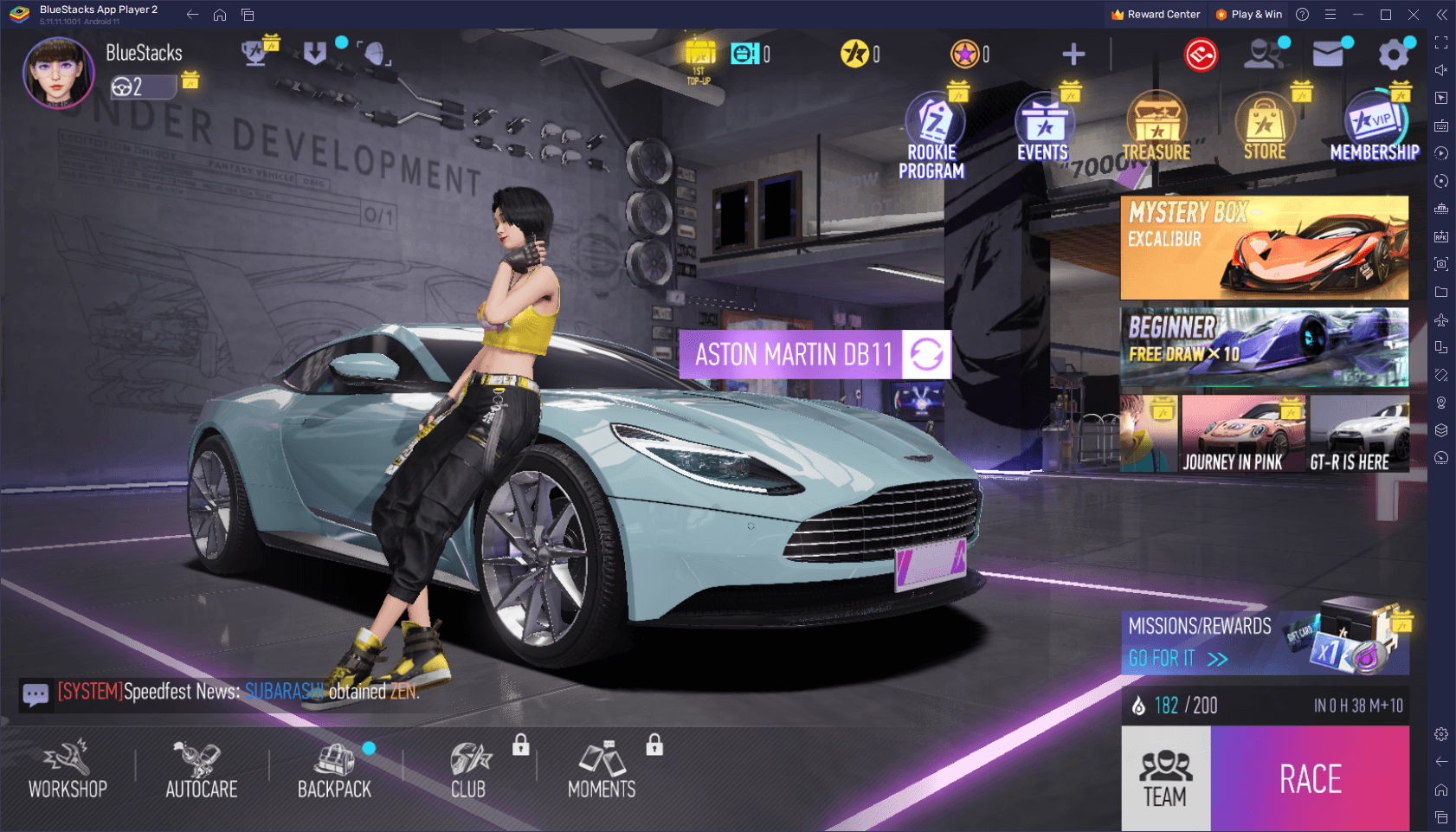Viewport: 1456px width, 832px height.
Task: Select the Journey in Pink promotion
Action: (1233, 434)
